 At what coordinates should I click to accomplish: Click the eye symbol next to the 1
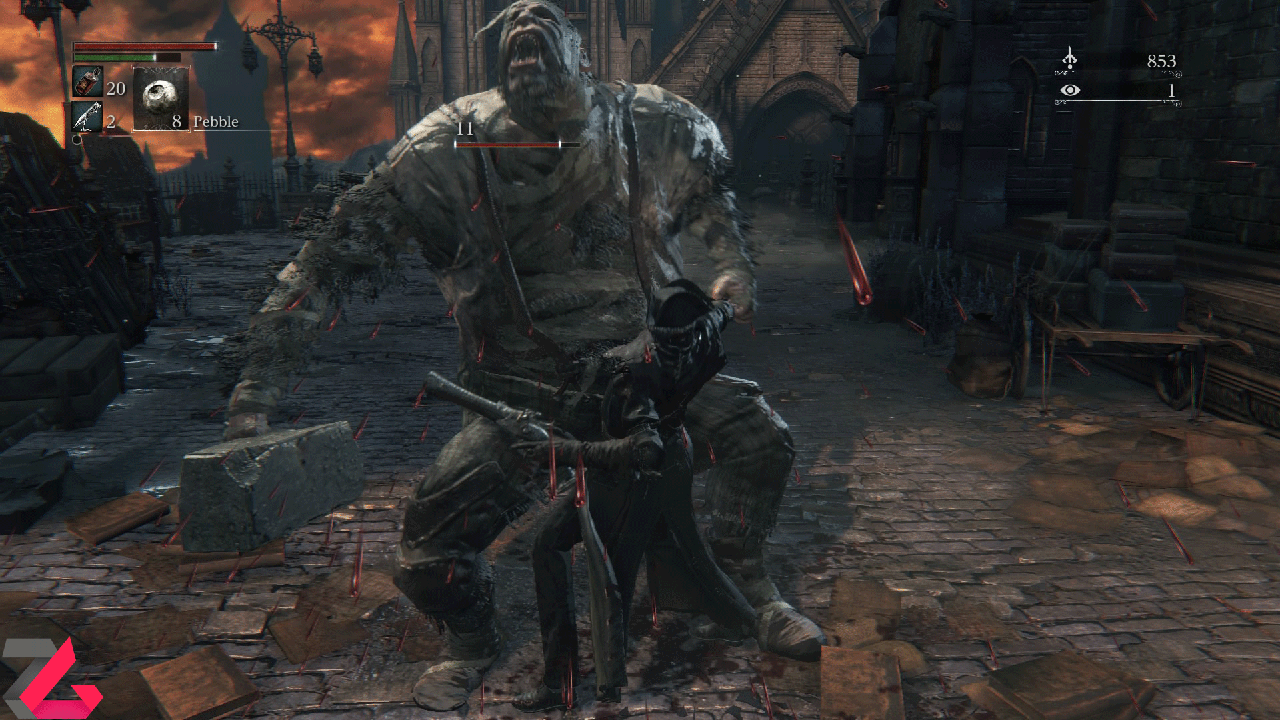(1072, 90)
